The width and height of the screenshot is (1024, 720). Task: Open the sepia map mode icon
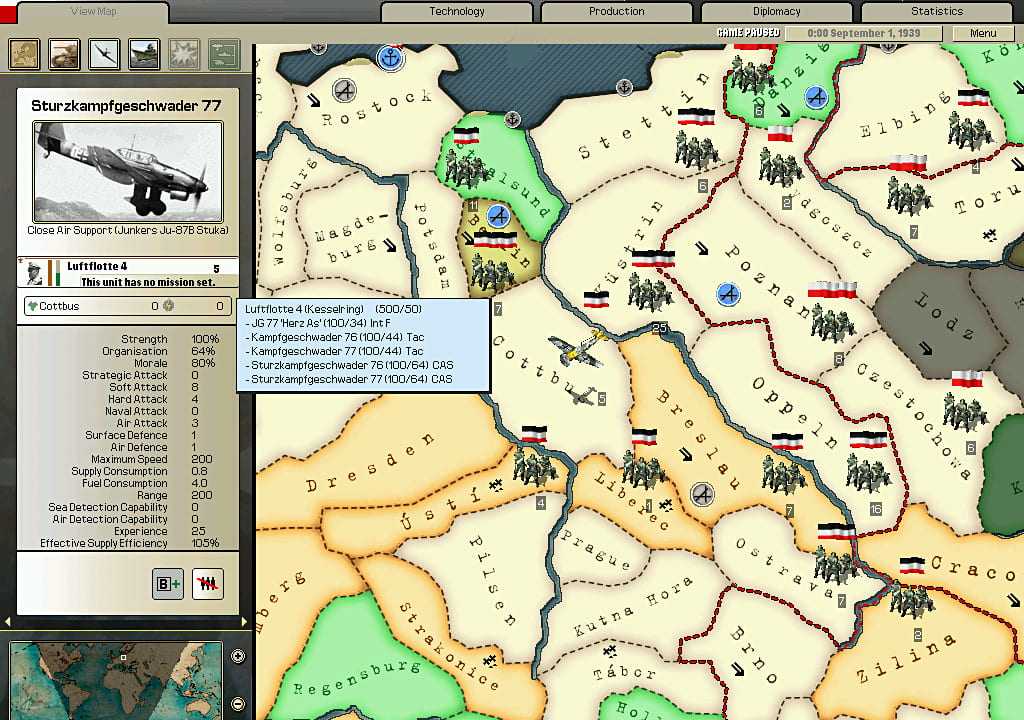[24, 53]
